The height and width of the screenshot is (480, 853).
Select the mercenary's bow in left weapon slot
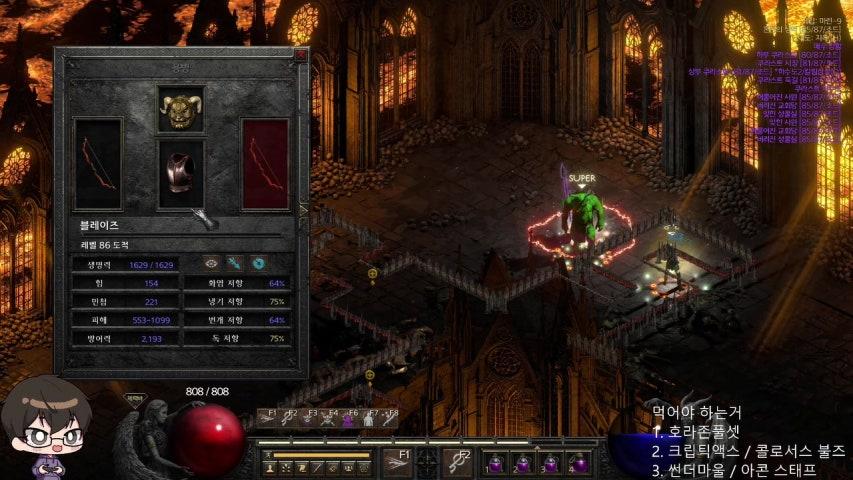coord(98,164)
